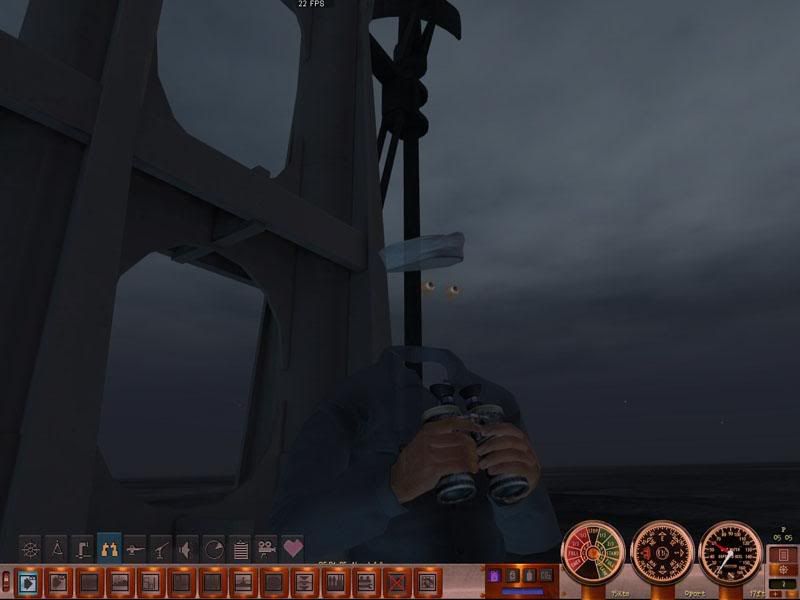The height and width of the screenshot is (600, 800).
Task: Click the pink heart crew icon
Action: pyautogui.click(x=292, y=549)
